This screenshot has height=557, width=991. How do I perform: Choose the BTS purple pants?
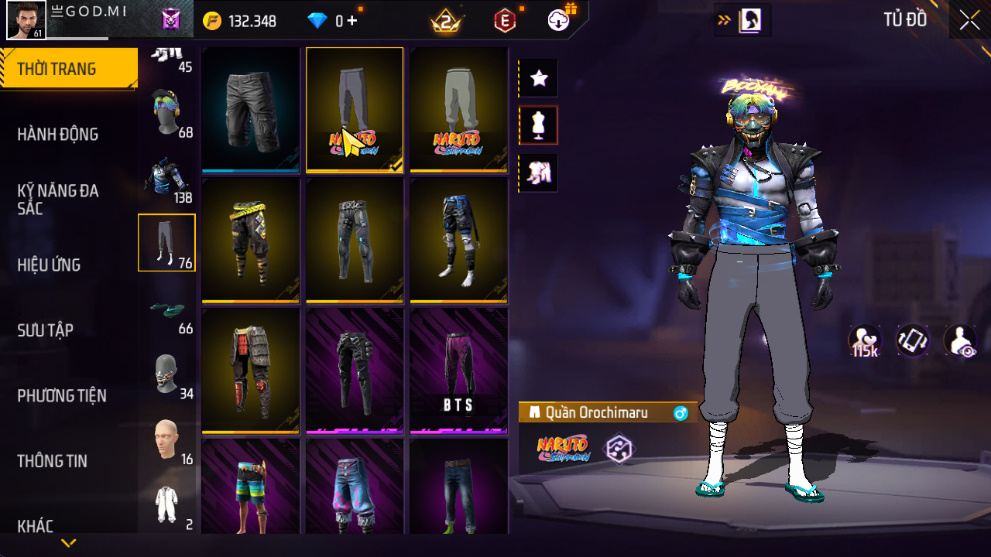coord(458,370)
